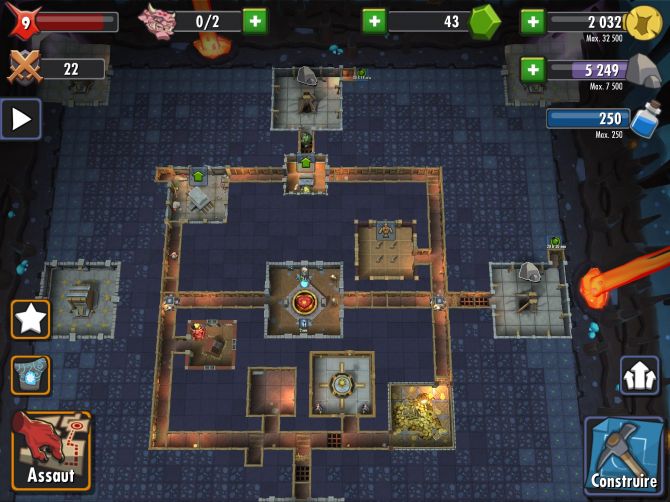Open the Assaut raid menu
This screenshot has width=670, height=502.
[50, 450]
